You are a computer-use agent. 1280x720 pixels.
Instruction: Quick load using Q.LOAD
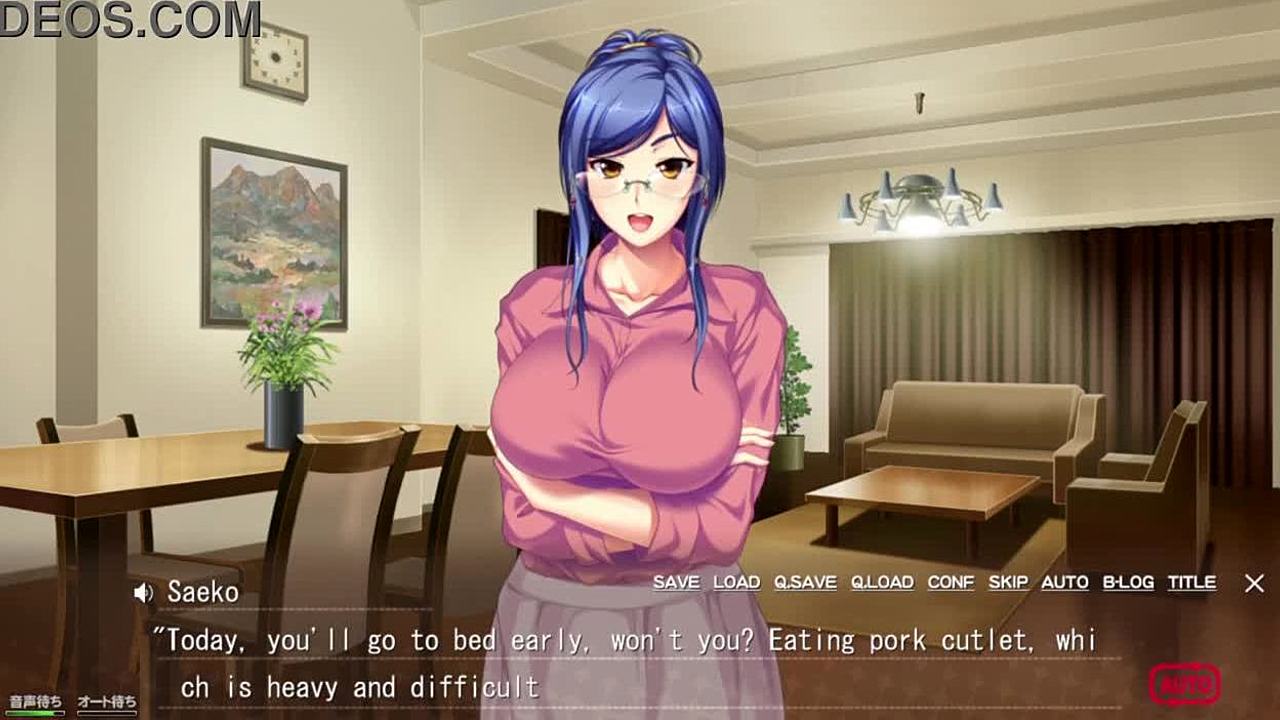click(x=882, y=582)
